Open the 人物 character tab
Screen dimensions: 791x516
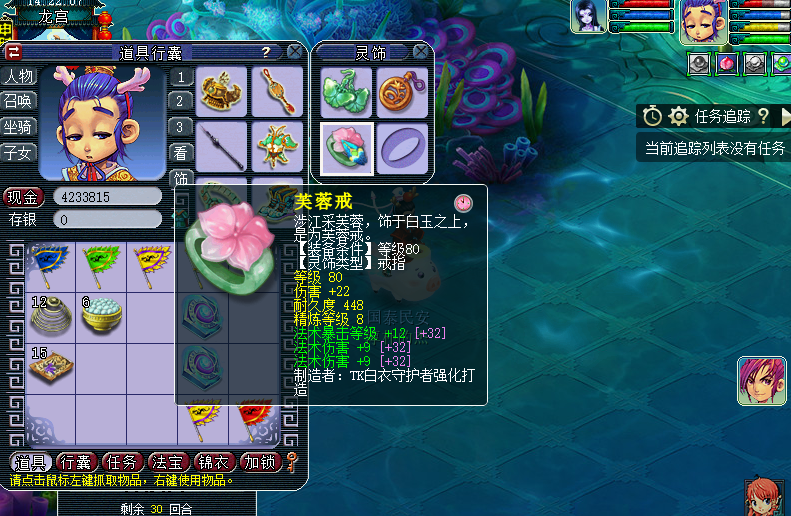(19, 77)
